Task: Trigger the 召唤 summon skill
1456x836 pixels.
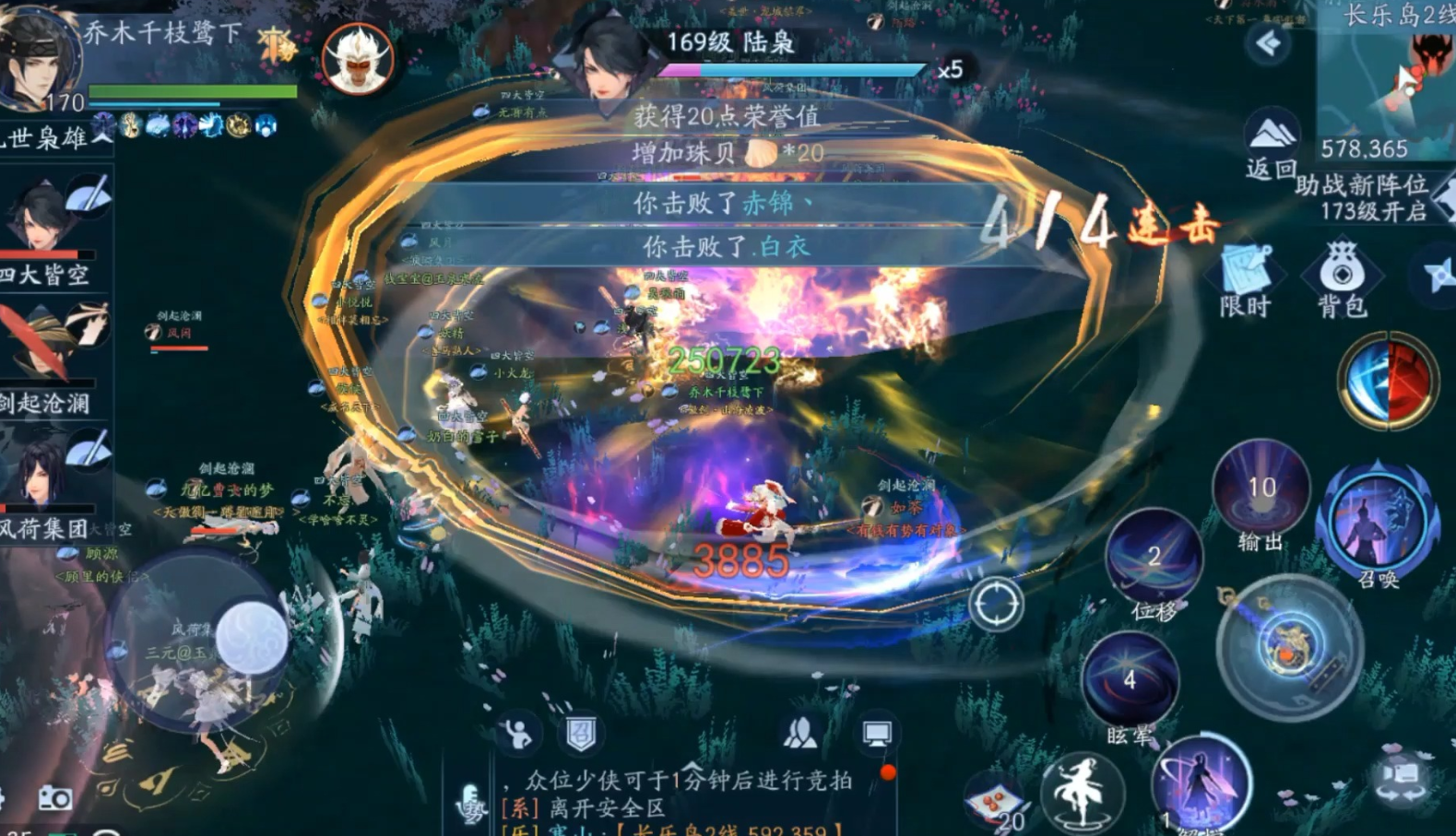Action: tap(1378, 520)
